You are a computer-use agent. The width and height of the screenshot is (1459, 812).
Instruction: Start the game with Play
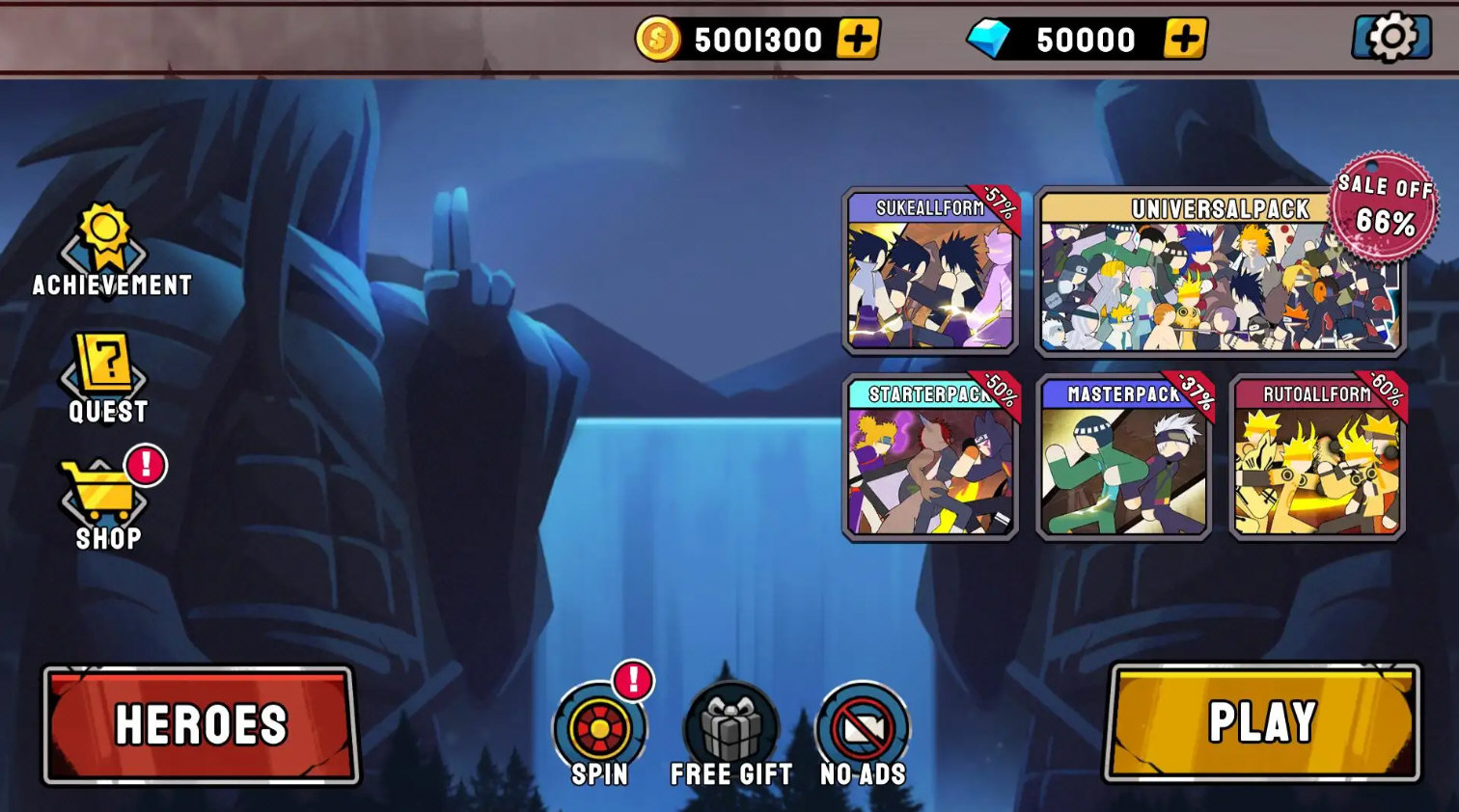coord(1262,721)
